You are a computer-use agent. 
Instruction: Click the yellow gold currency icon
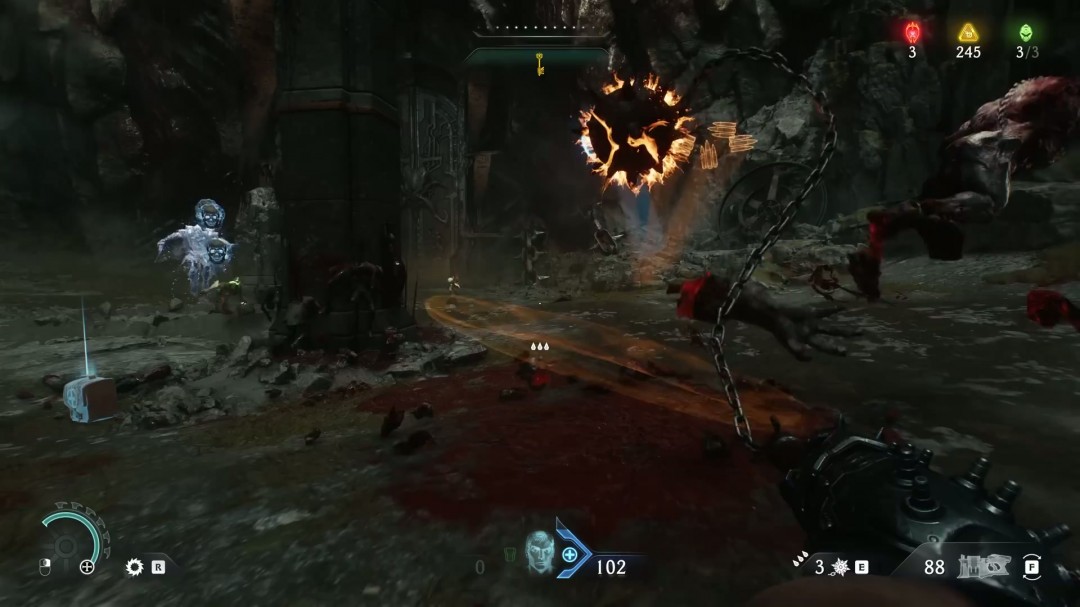(967, 32)
